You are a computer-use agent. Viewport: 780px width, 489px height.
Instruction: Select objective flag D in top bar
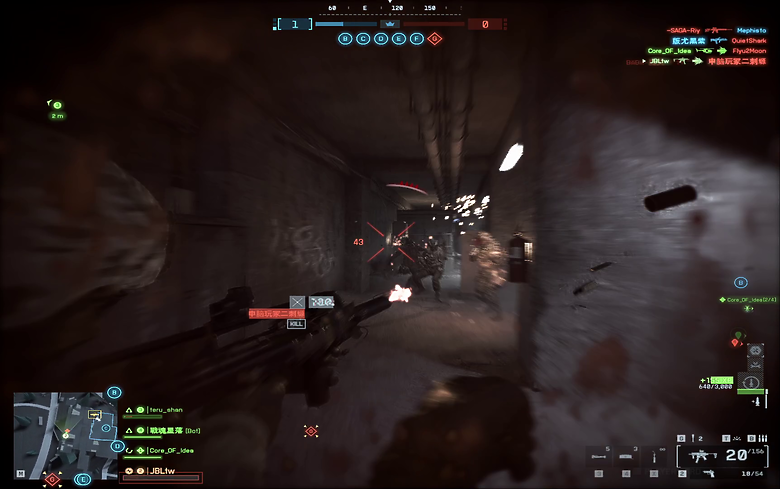381,39
